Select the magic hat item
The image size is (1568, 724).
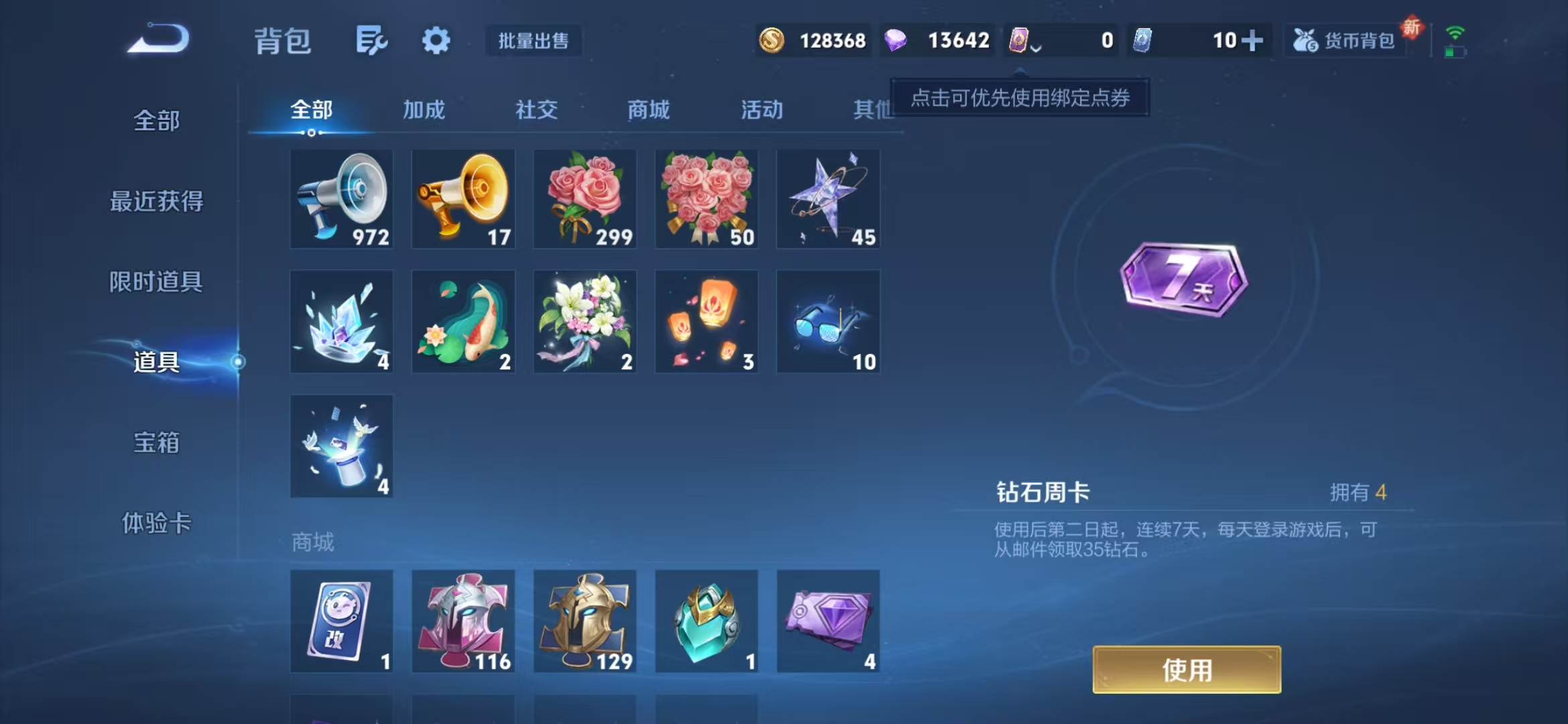tap(341, 444)
